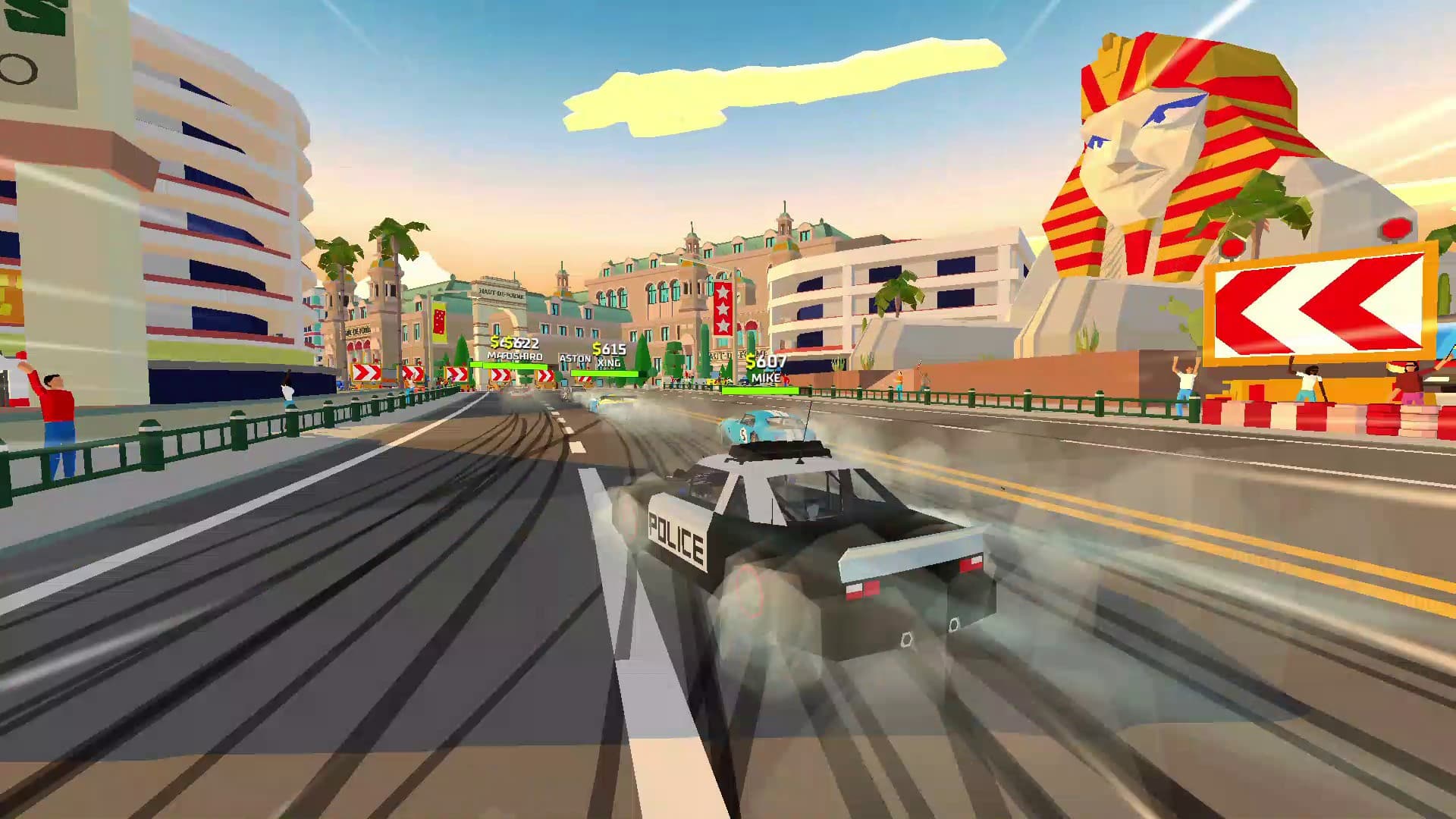Click the red banner hanging from the lamppost
Image resolution: width=1456 pixels, height=819 pixels.
(x=438, y=322)
